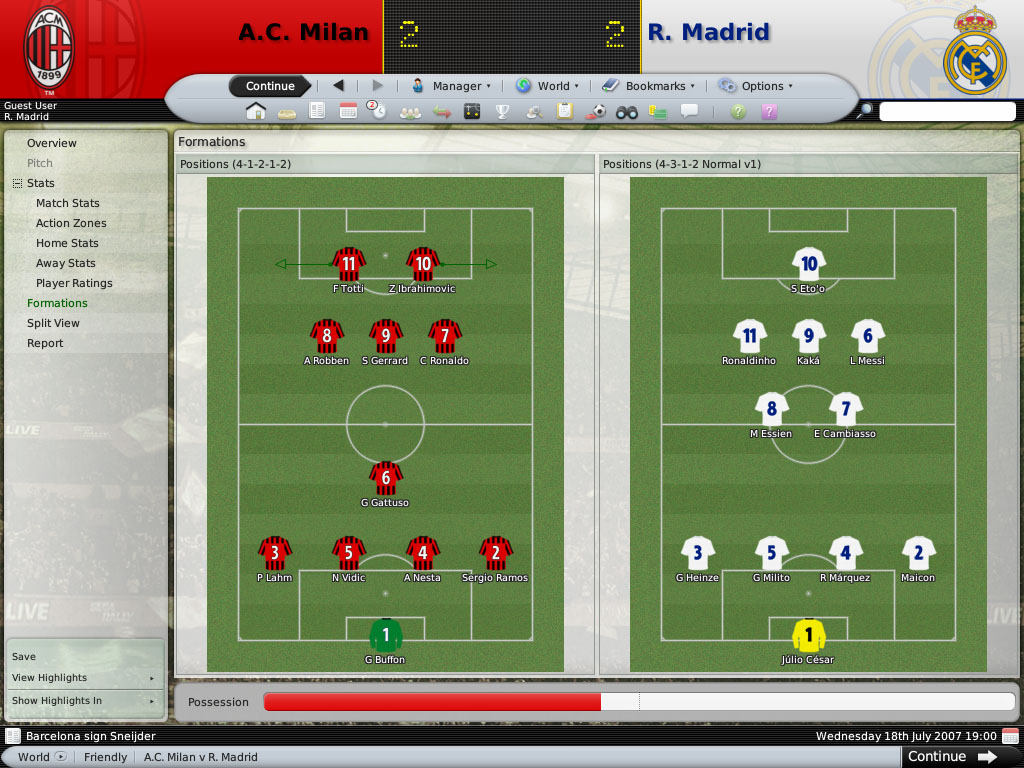Viewport: 1024px width, 768px height.
Task: Click the binoculars scouting icon
Action: (x=626, y=111)
